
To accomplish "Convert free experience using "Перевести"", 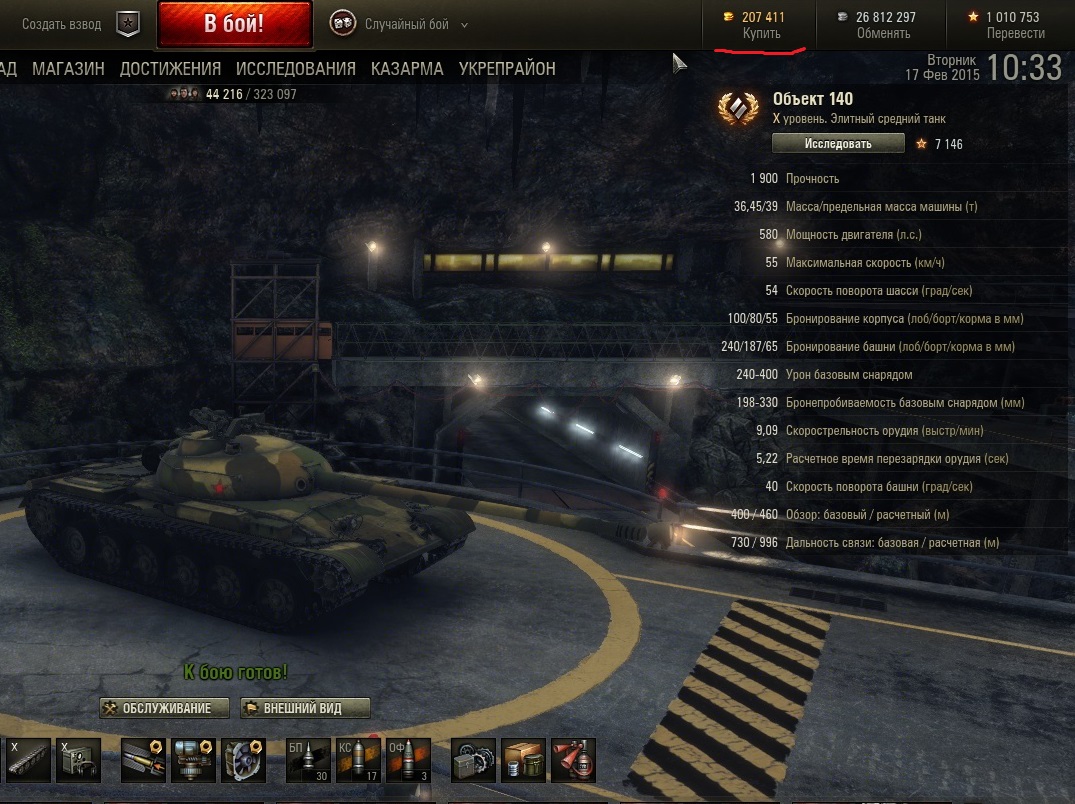I will click(1015, 33).
